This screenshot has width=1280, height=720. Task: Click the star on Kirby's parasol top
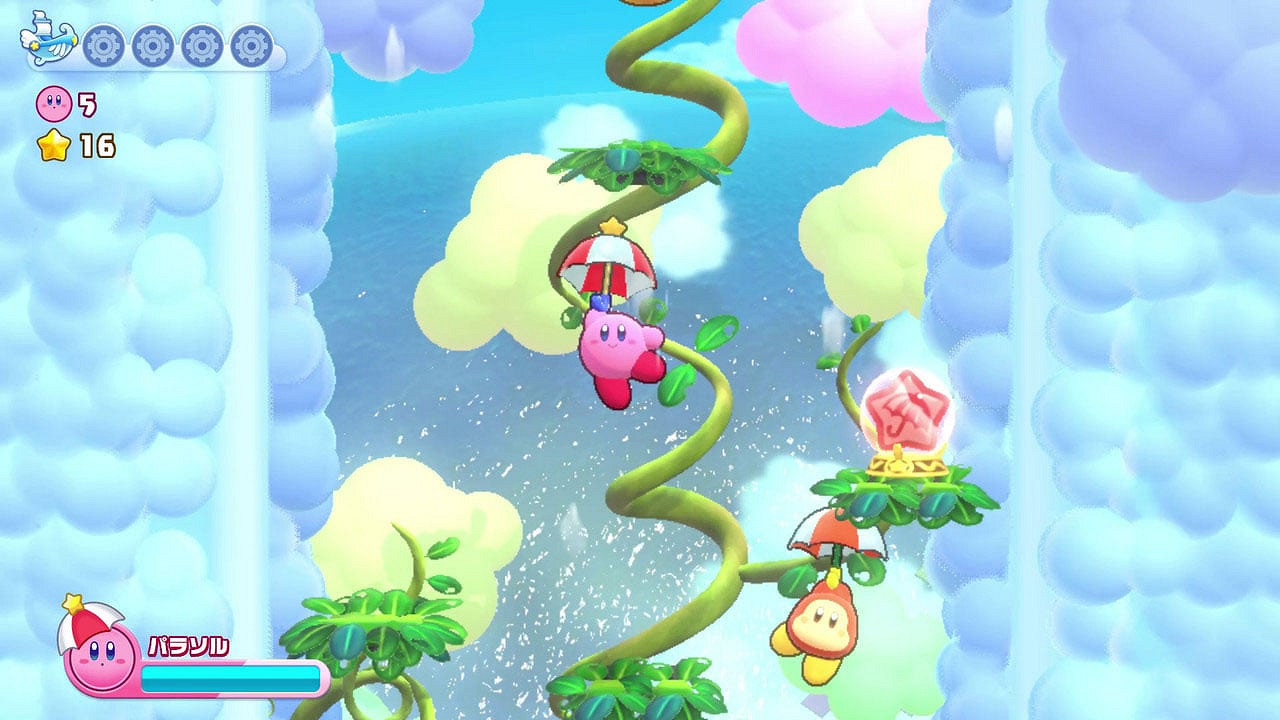coord(613,227)
